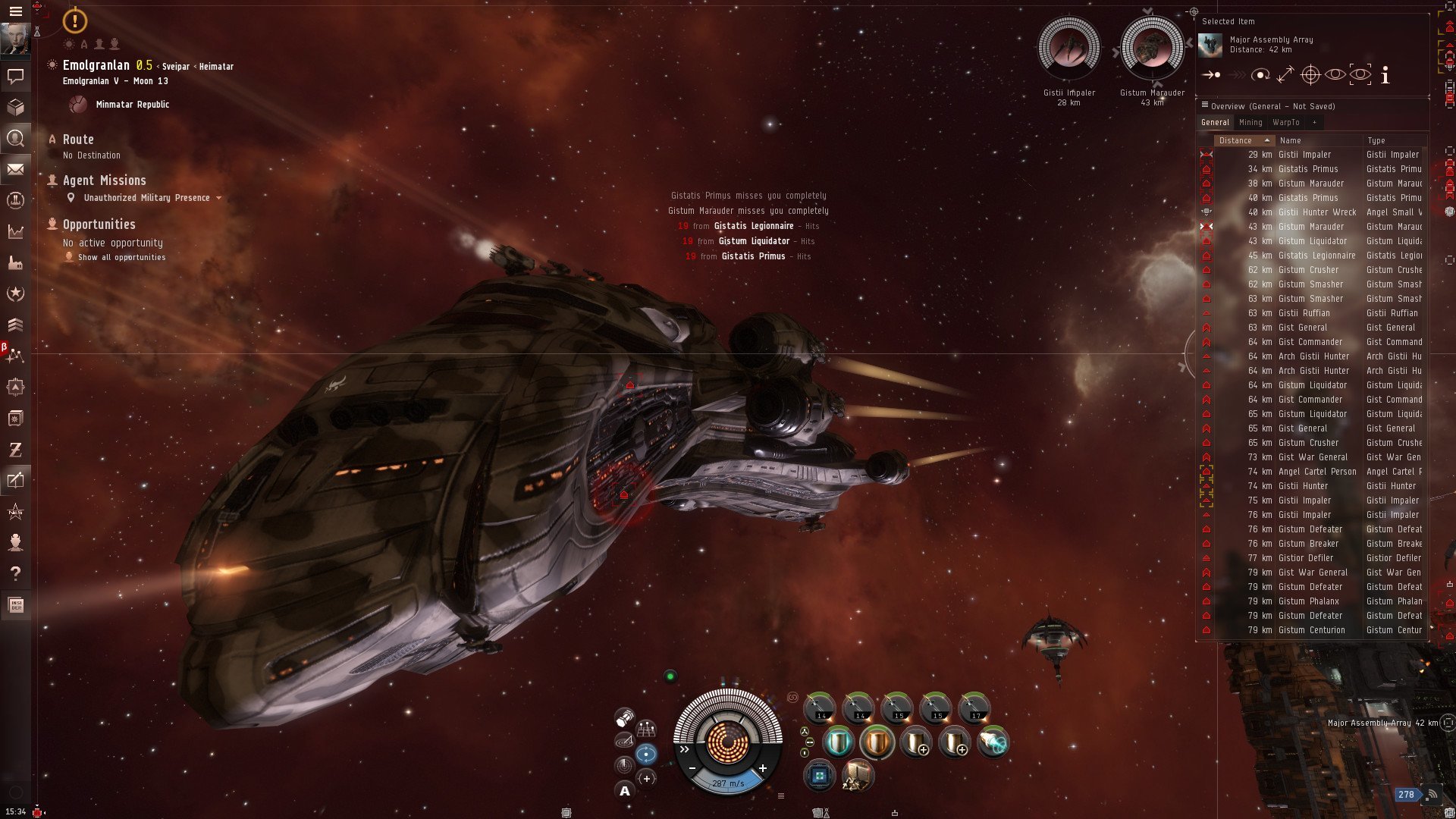Open the Neocom hamburger menu
Image resolution: width=1456 pixels, height=819 pixels.
point(15,11)
